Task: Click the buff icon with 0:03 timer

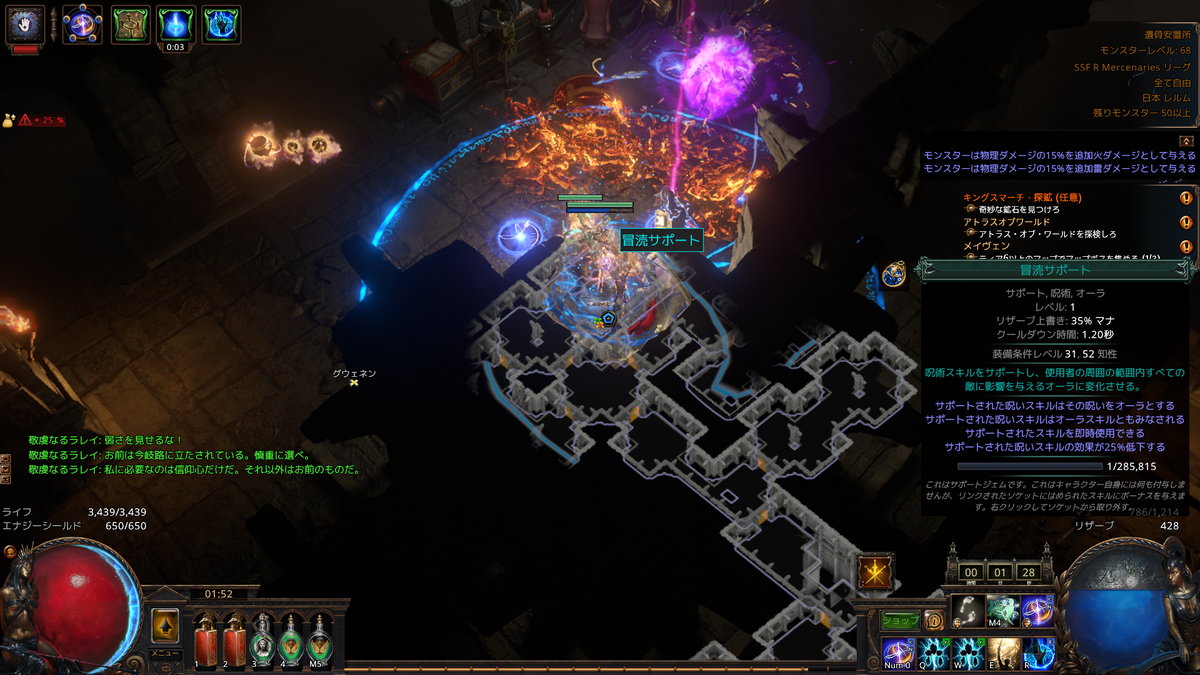Action: [176, 23]
